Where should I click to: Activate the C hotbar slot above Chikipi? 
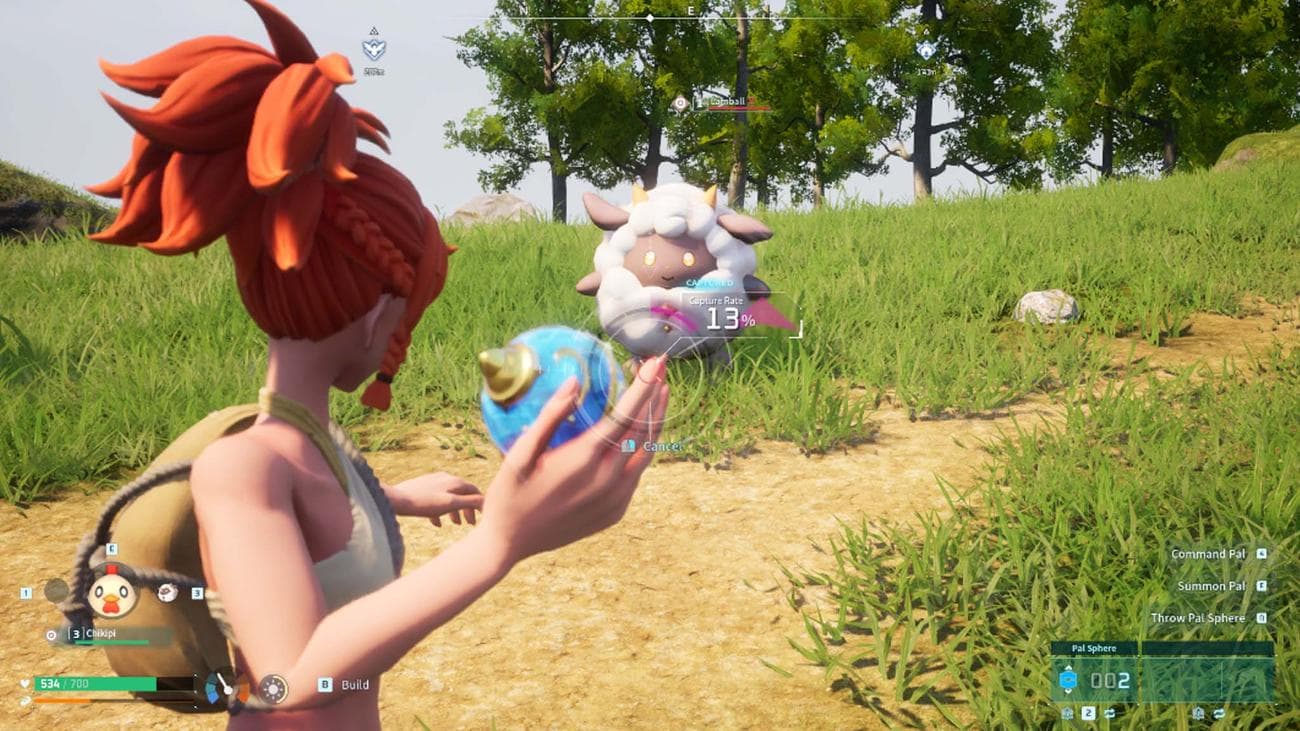pos(110,549)
